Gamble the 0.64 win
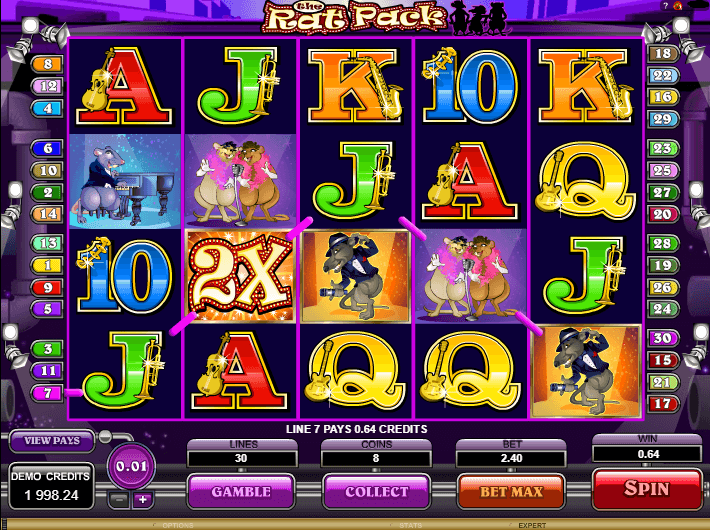The height and width of the screenshot is (530, 710). (240, 492)
